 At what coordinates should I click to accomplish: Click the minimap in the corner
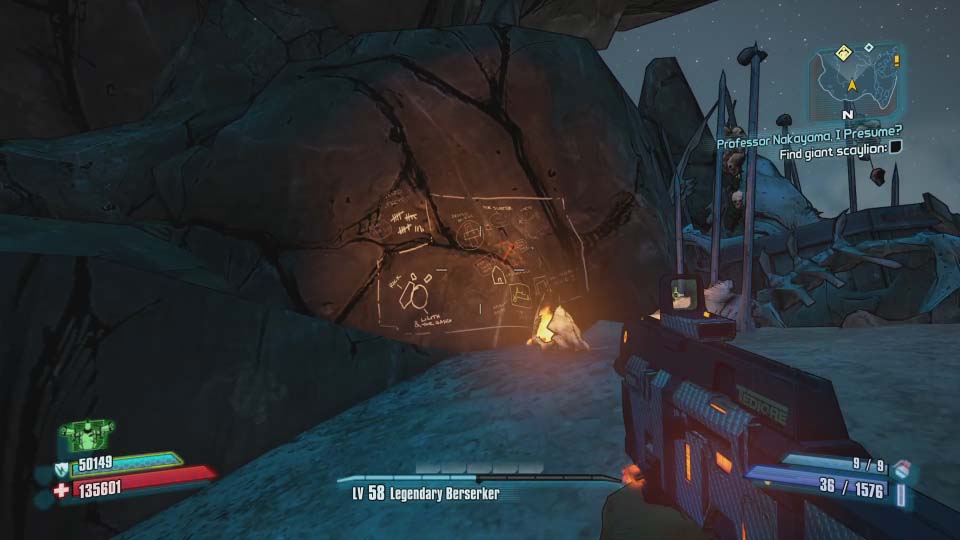pyautogui.click(x=856, y=81)
